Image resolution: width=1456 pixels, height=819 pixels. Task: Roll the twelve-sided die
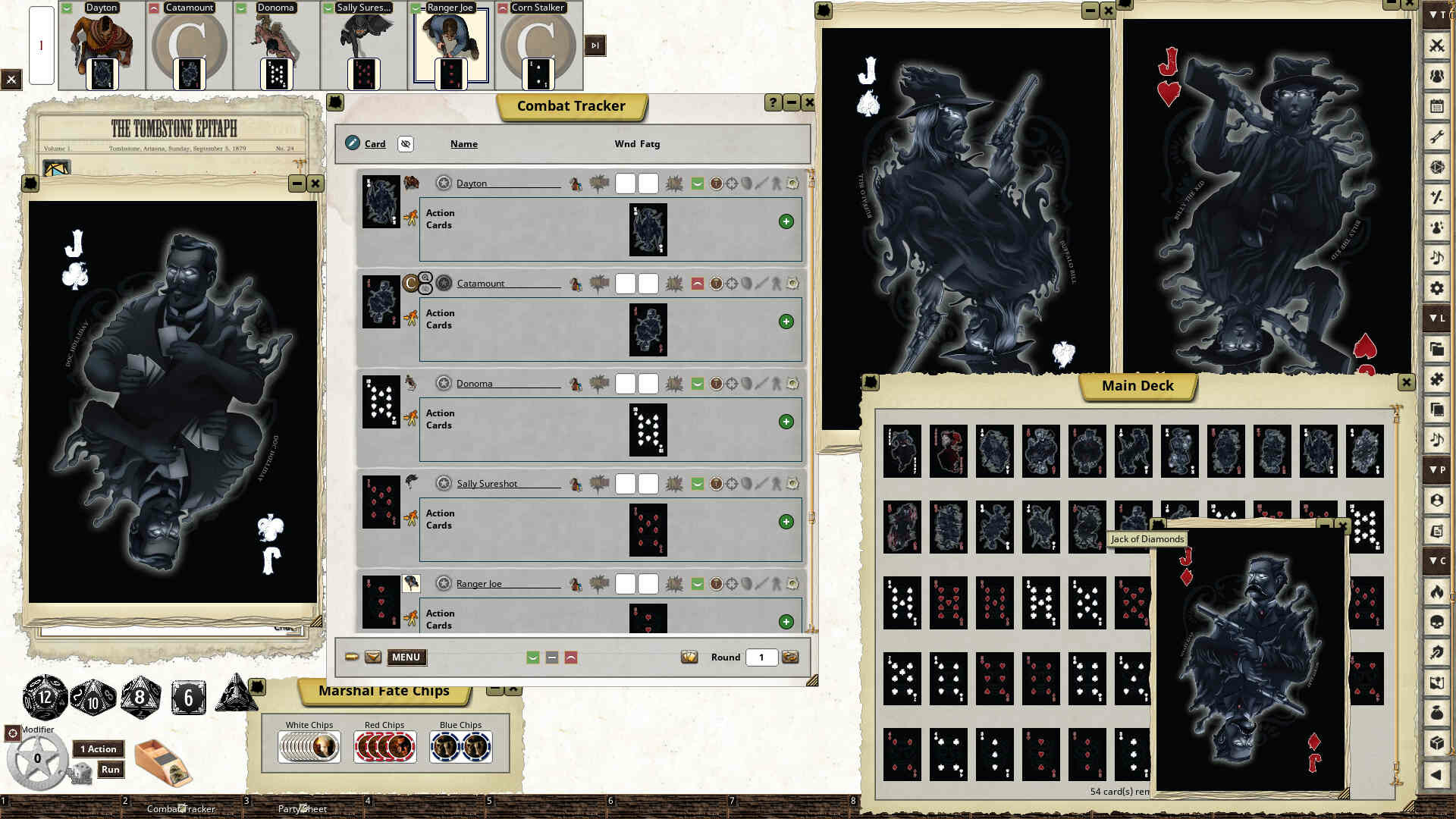click(44, 698)
